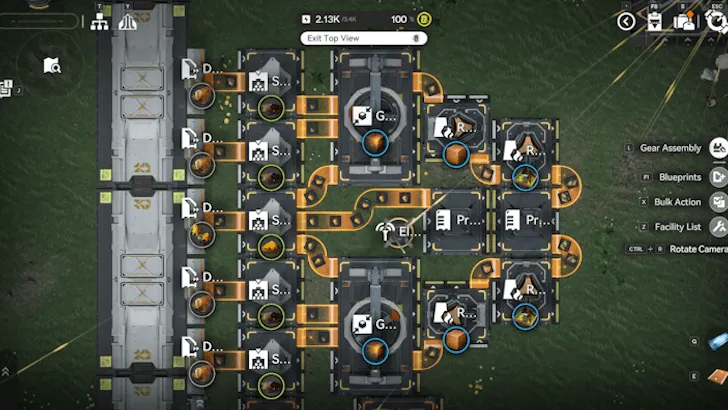This screenshot has height=410, width=728.
Task: Select the electric pylon node marker
Action: [x=385, y=231]
